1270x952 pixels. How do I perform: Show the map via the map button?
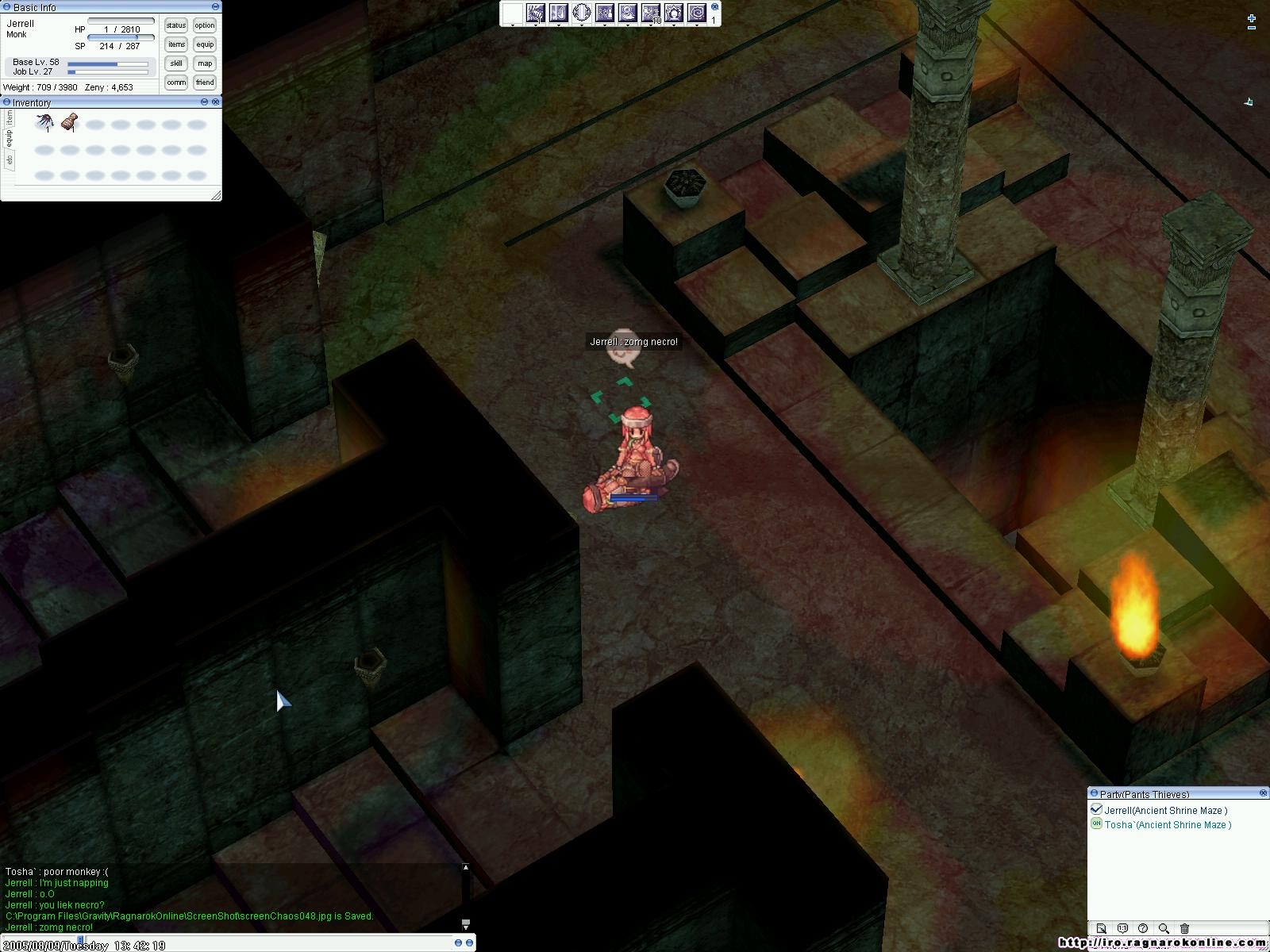tap(205, 63)
